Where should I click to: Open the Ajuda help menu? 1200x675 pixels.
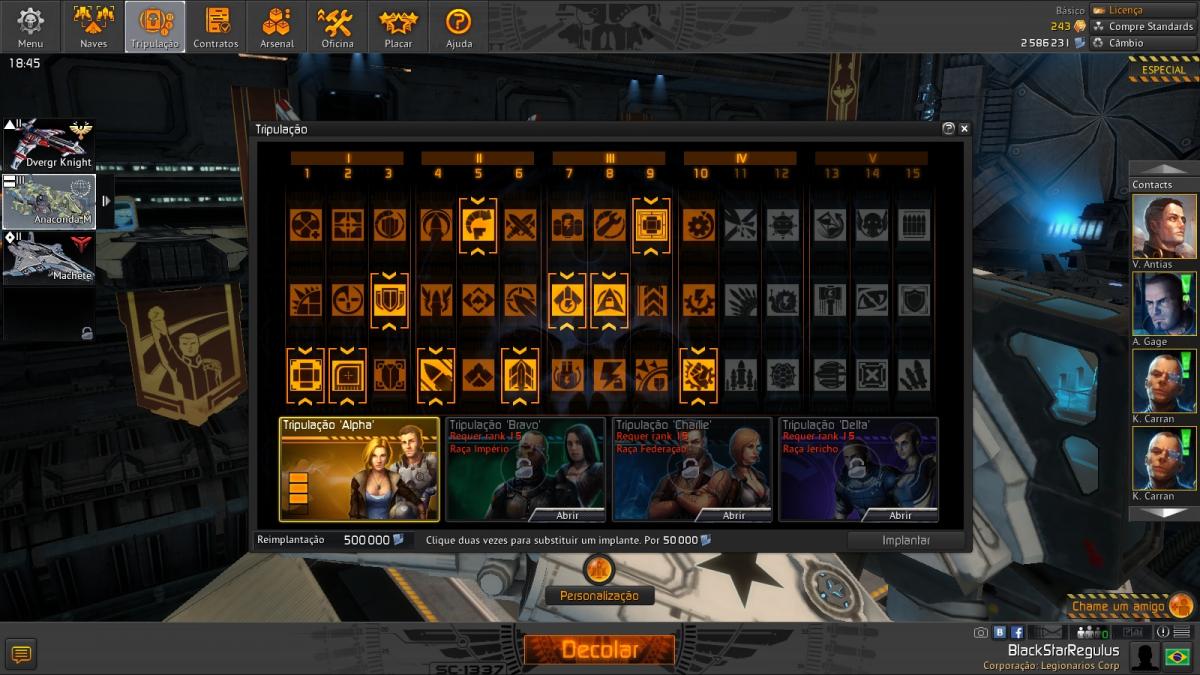458,26
